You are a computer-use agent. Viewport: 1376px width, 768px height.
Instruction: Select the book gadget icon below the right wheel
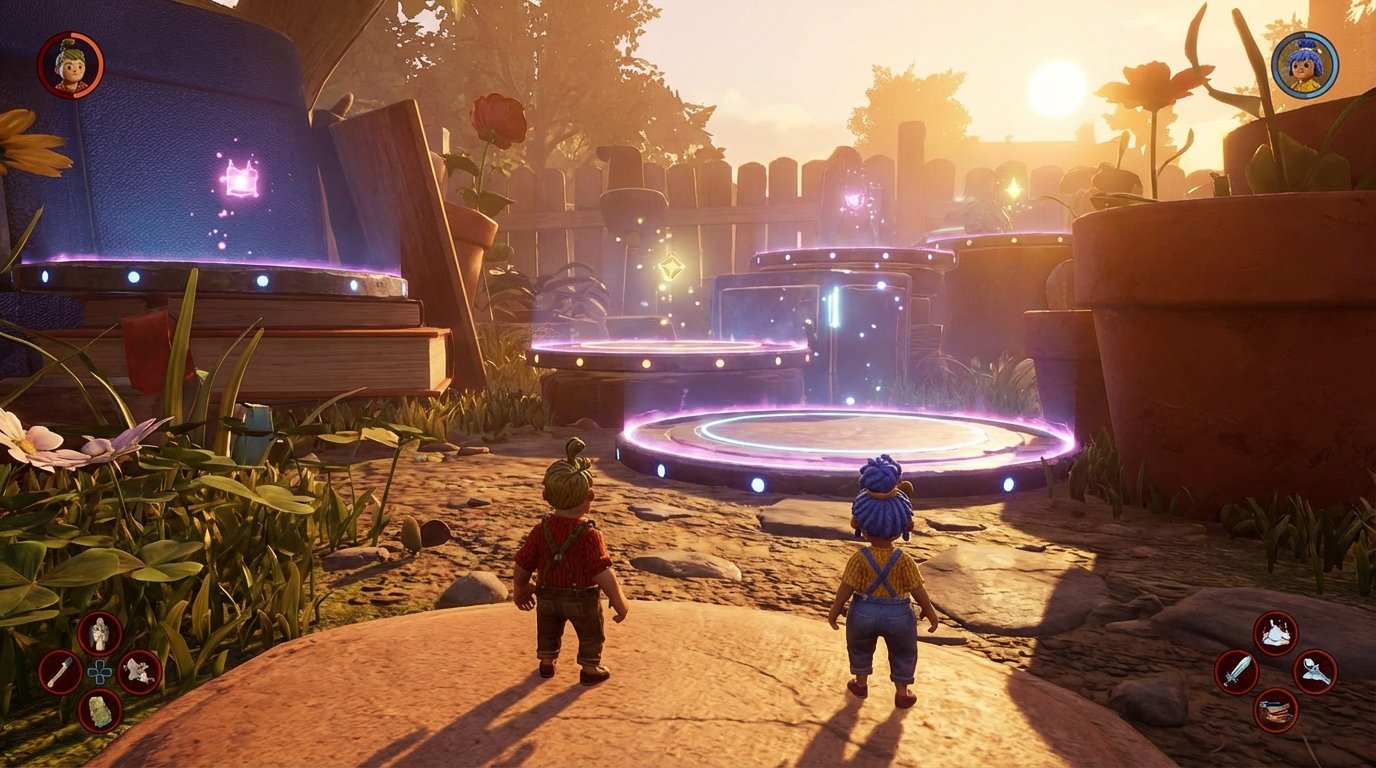pyautogui.click(x=1277, y=710)
